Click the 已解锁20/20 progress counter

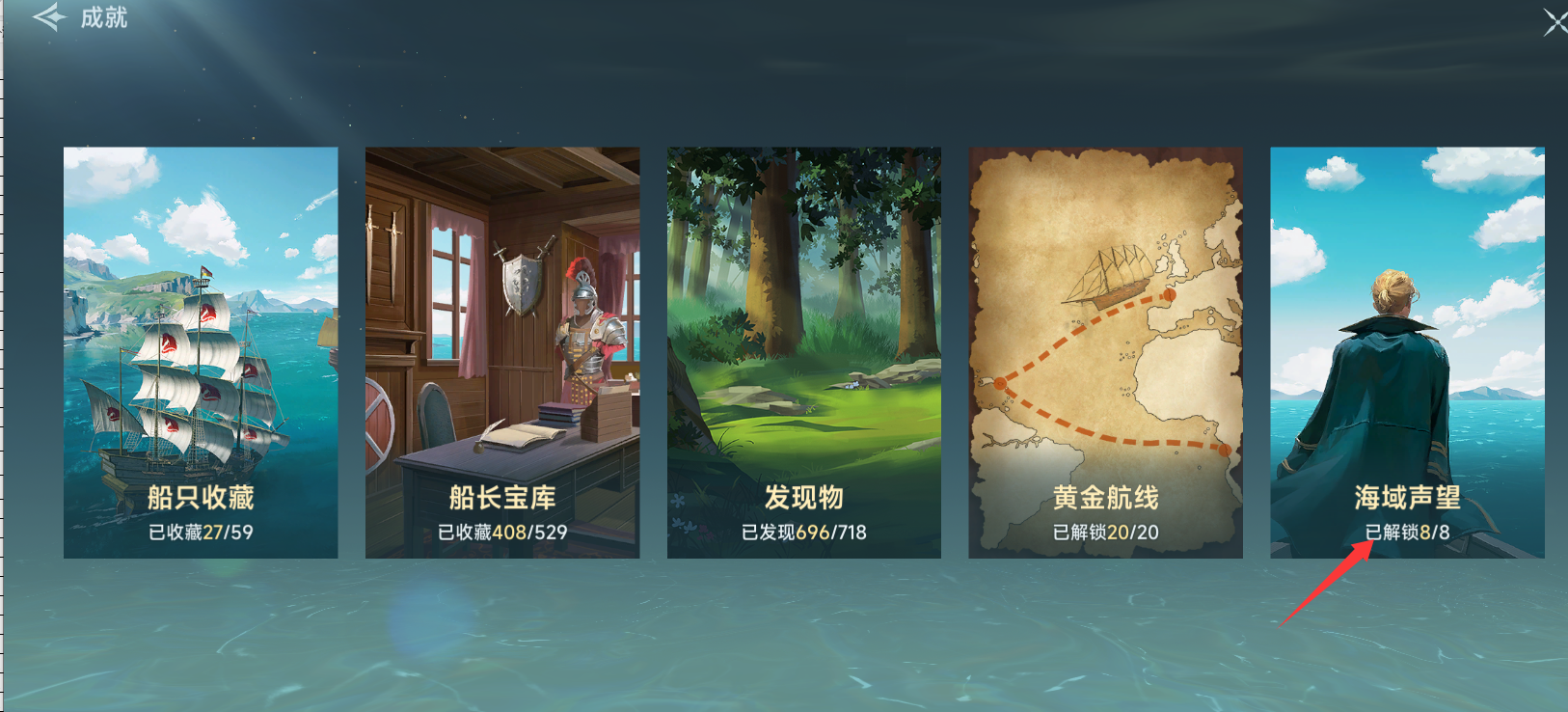tap(1105, 529)
